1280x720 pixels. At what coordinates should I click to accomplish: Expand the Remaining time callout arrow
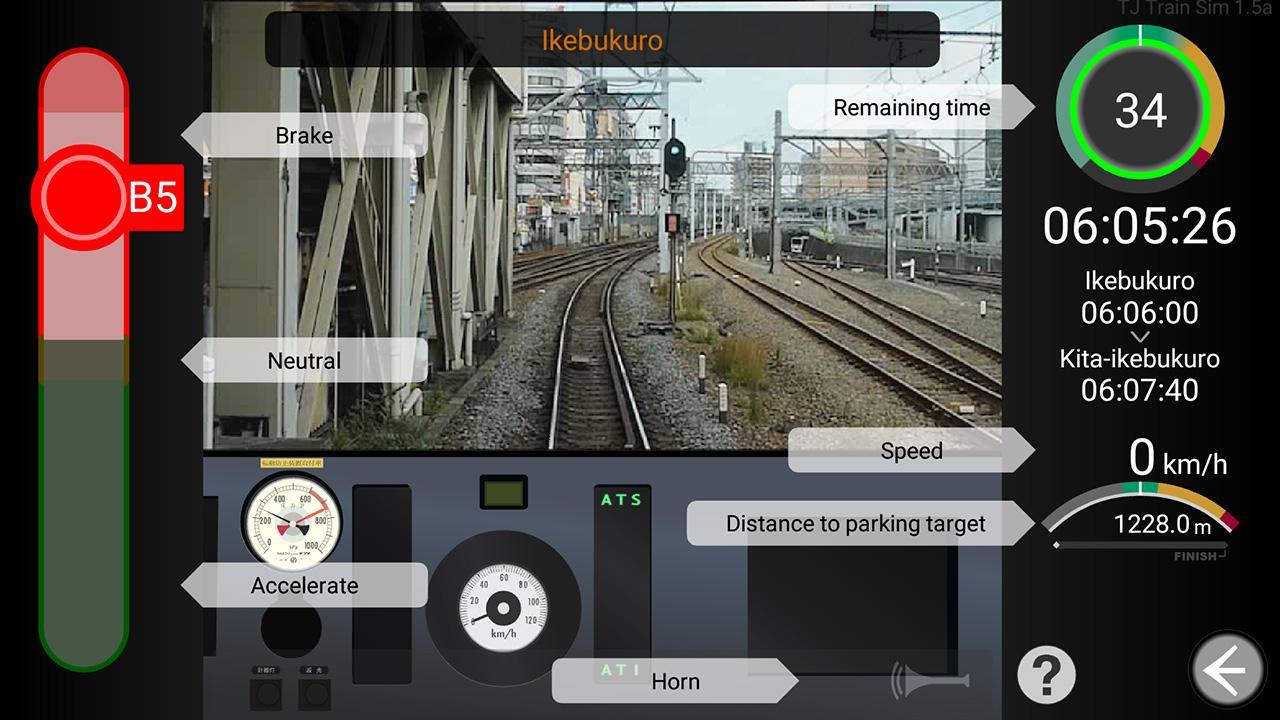pyautogui.click(x=1020, y=107)
